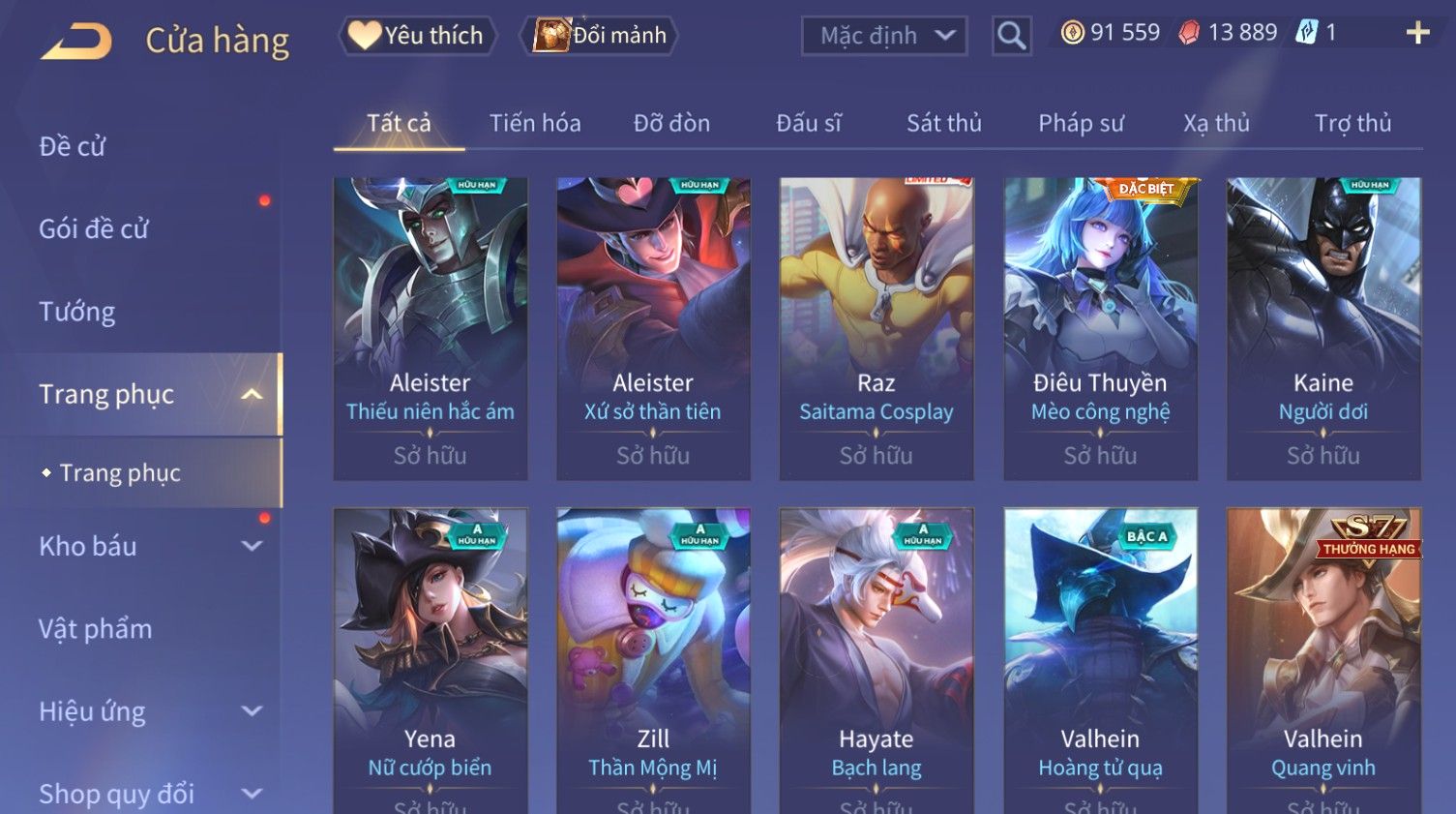
Task: Choose the Trợ thủ tab
Action: 1352,123
